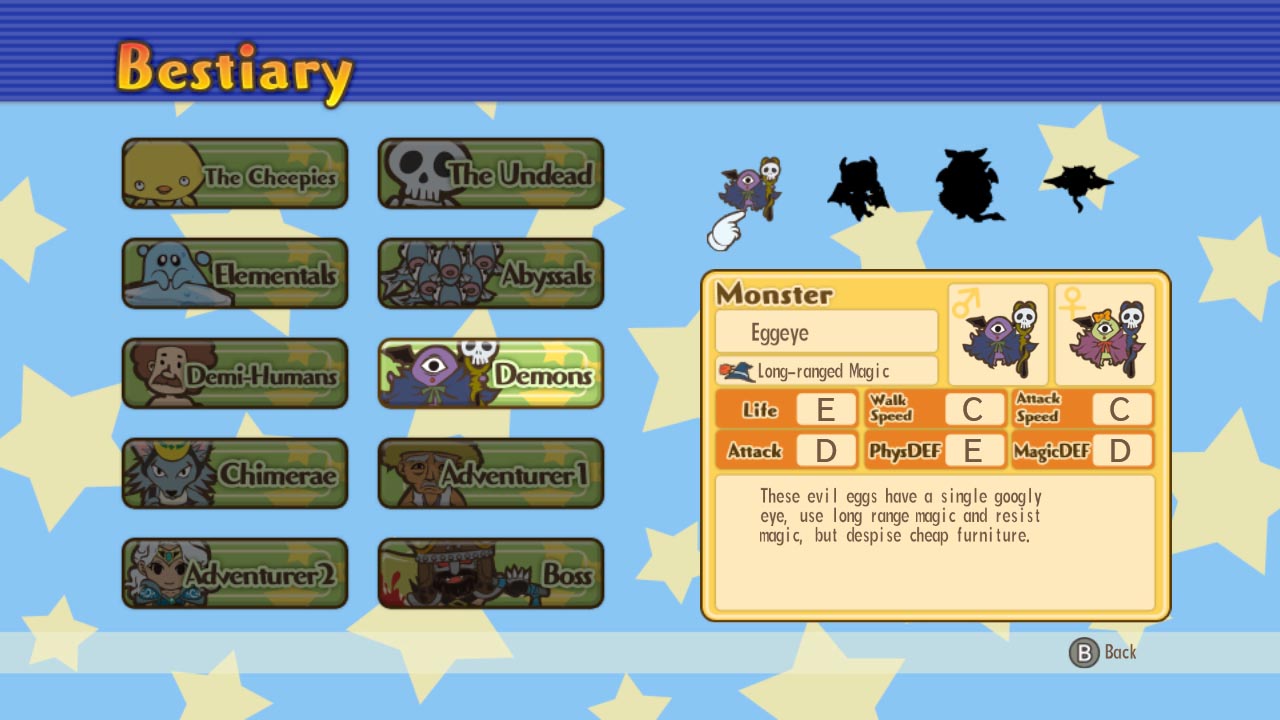Open the Chimerae monster category
Screen dimensions: 1280x720
pyautogui.click(x=234, y=473)
